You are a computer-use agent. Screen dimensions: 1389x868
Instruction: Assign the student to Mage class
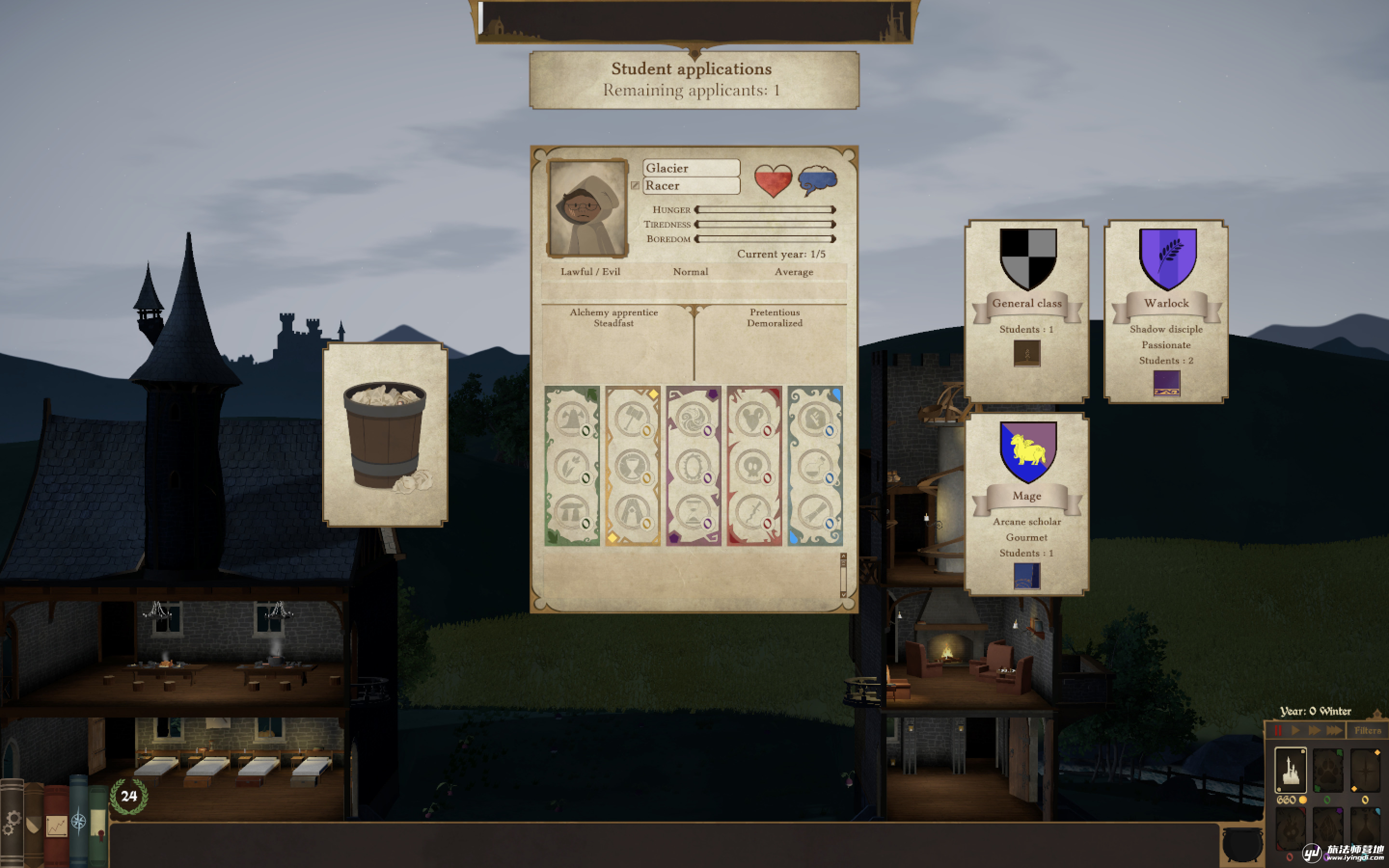click(x=1026, y=503)
